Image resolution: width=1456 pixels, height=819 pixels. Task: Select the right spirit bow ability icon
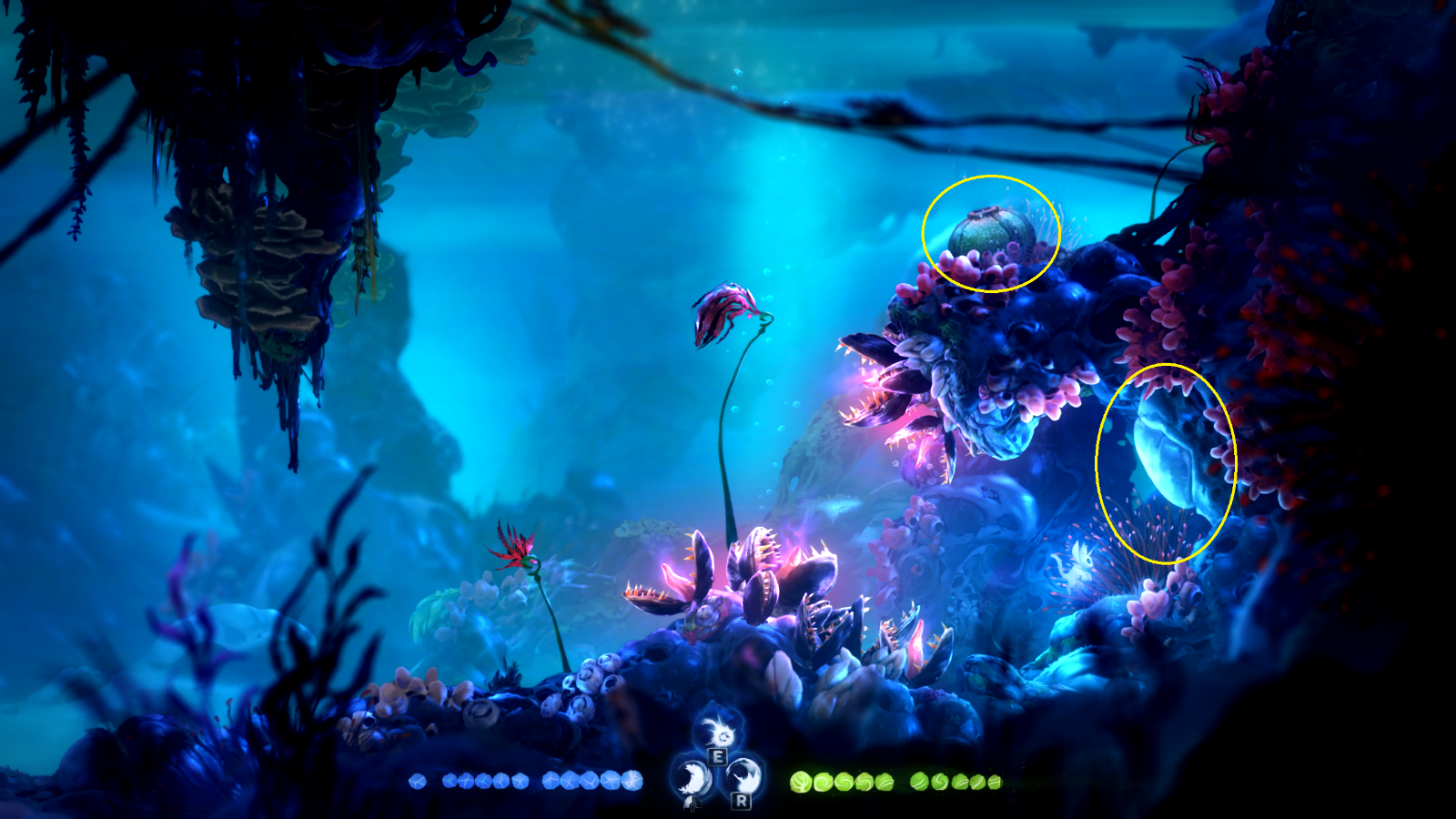point(744,773)
